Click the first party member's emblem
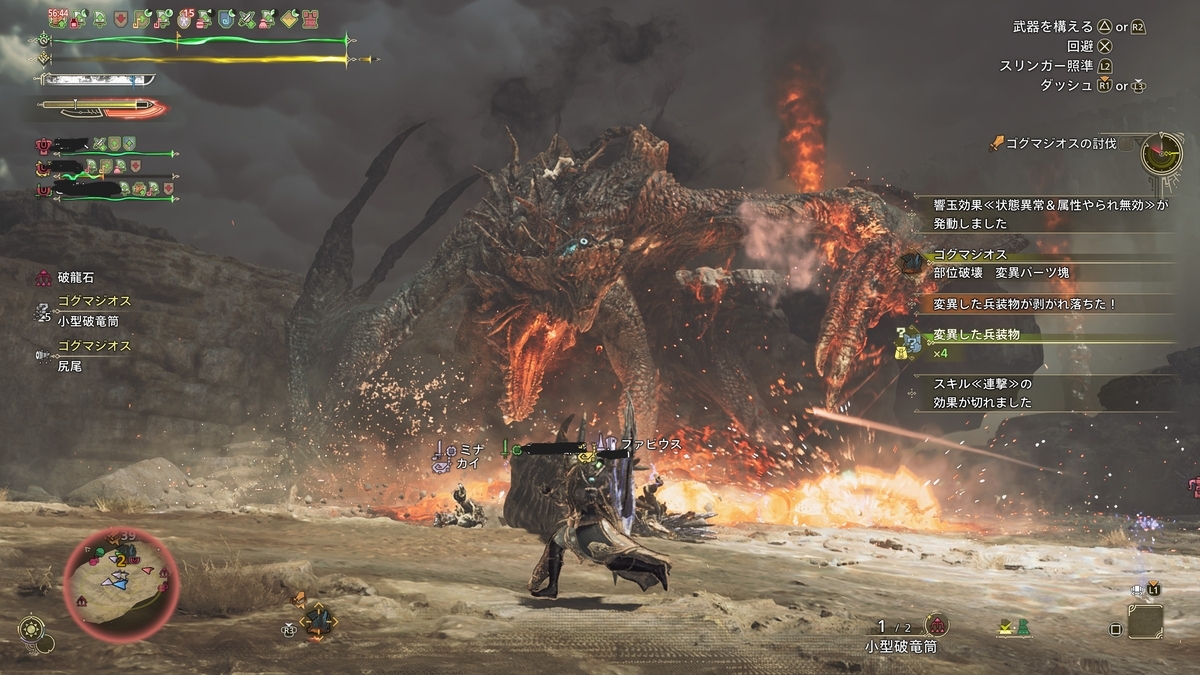1200x675 pixels. 44,144
